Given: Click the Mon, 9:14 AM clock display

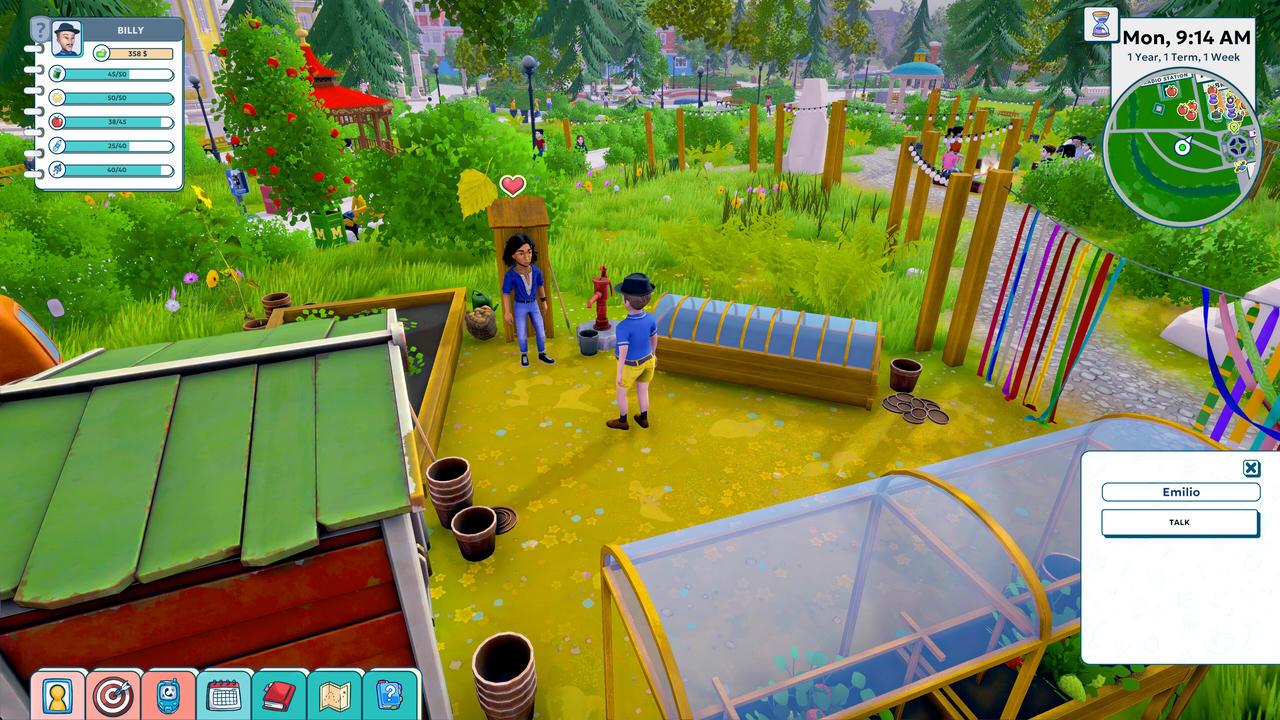Looking at the screenshot, I should click(1185, 36).
